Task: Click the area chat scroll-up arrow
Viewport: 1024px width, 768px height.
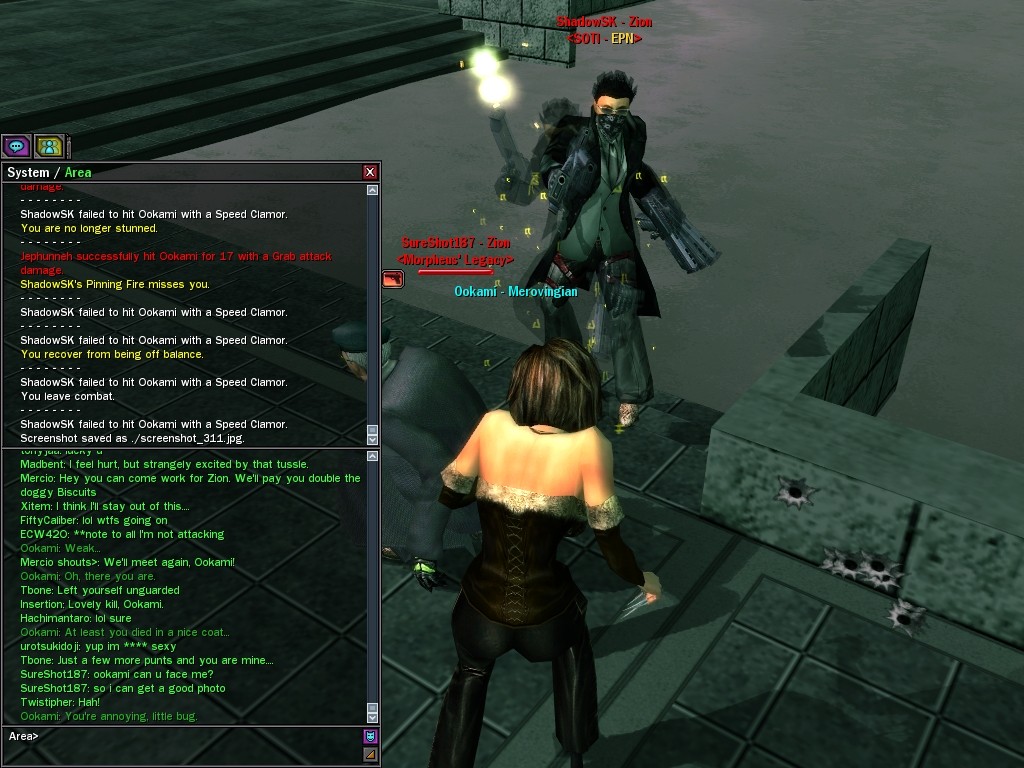Action: click(x=373, y=456)
